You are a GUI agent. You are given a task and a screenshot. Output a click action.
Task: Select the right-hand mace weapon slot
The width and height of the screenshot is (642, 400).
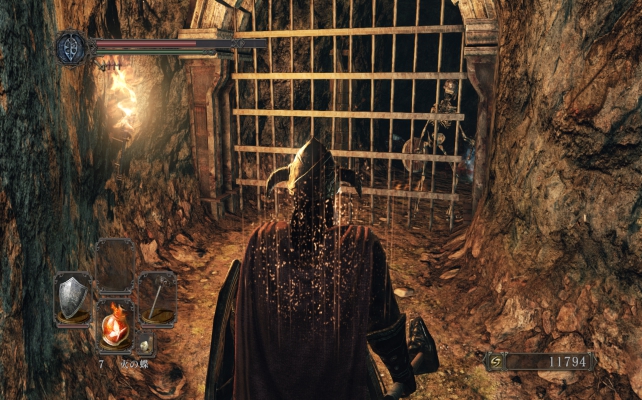[x=156, y=297]
